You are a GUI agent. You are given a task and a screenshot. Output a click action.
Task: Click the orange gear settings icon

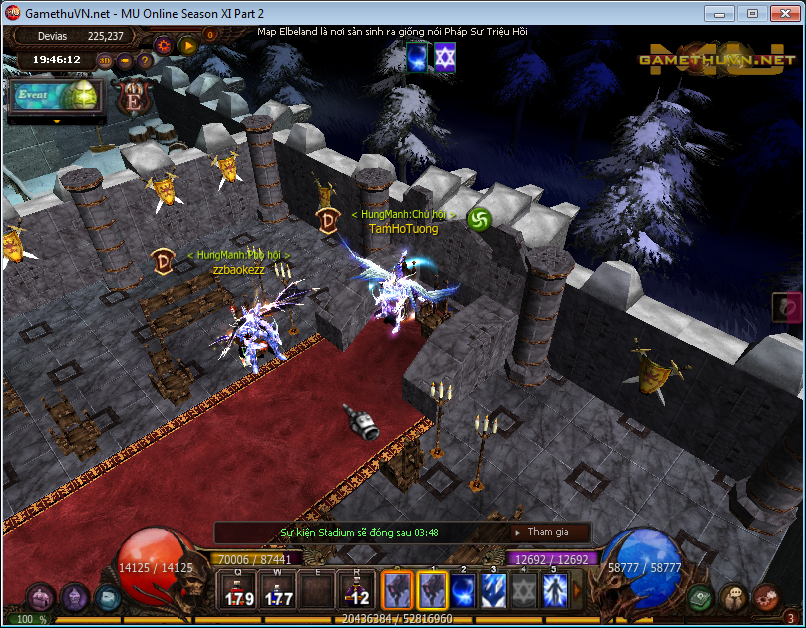click(x=164, y=44)
